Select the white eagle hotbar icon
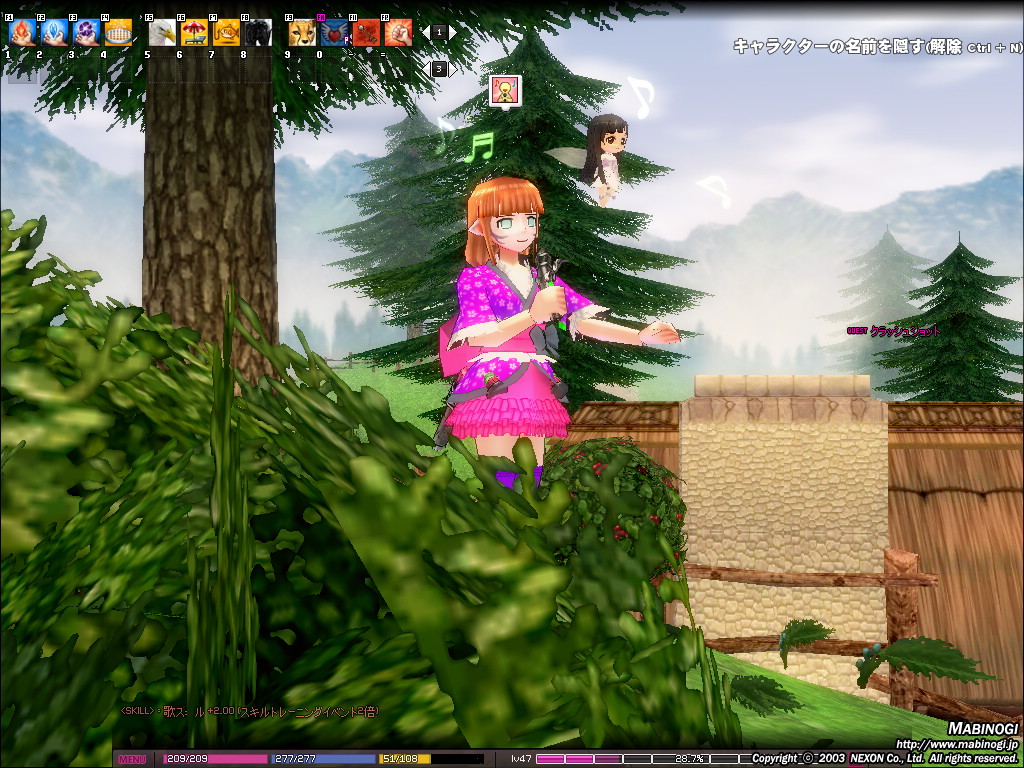The image size is (1024, 768). click(x=162, y=33)
